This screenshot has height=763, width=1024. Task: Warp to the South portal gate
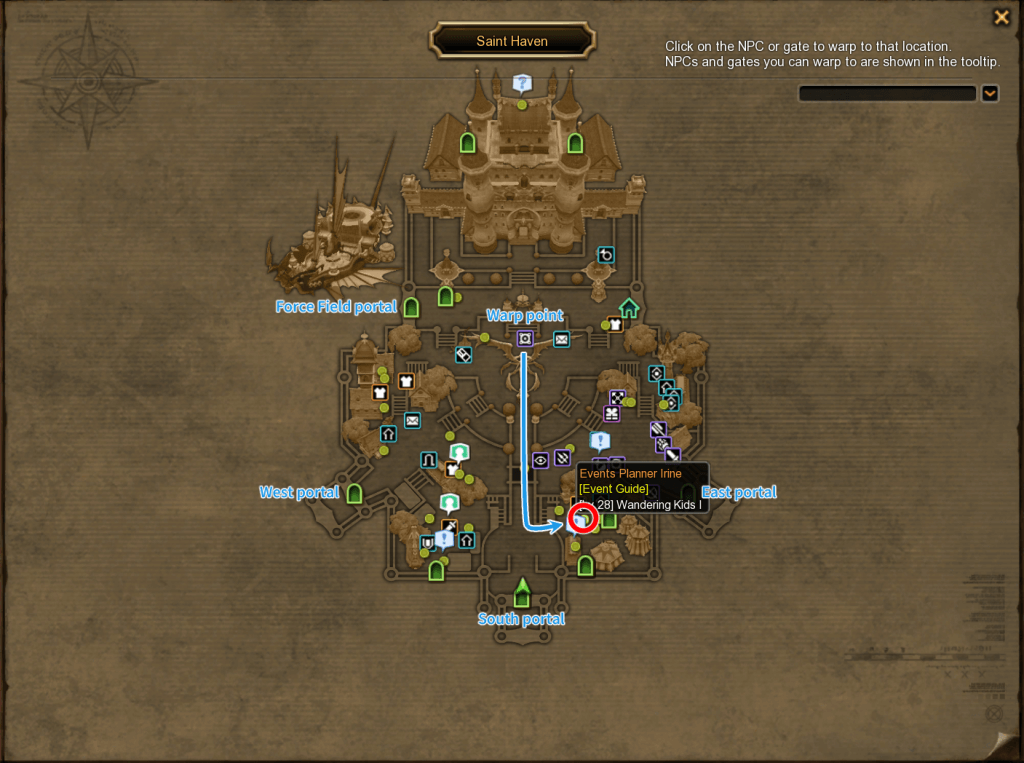[x=521, y=593]
